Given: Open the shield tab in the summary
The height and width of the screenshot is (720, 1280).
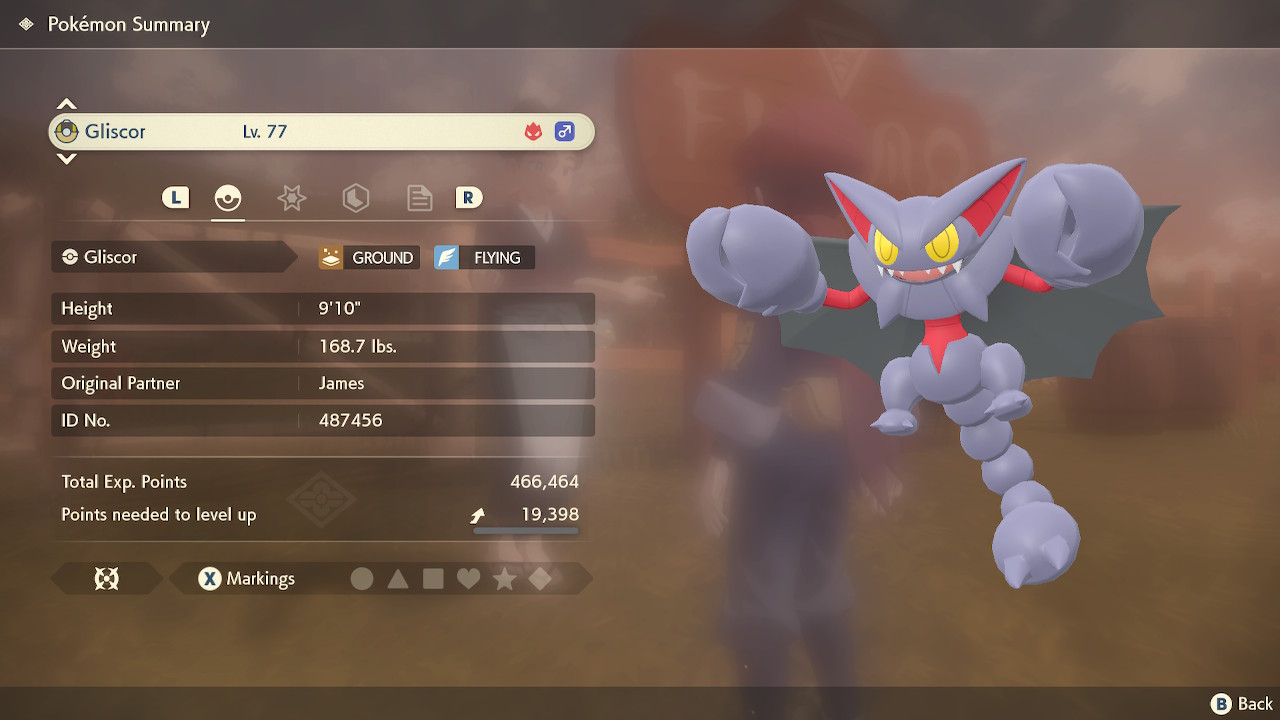Looking at the screenshot, I should [355, 198].
